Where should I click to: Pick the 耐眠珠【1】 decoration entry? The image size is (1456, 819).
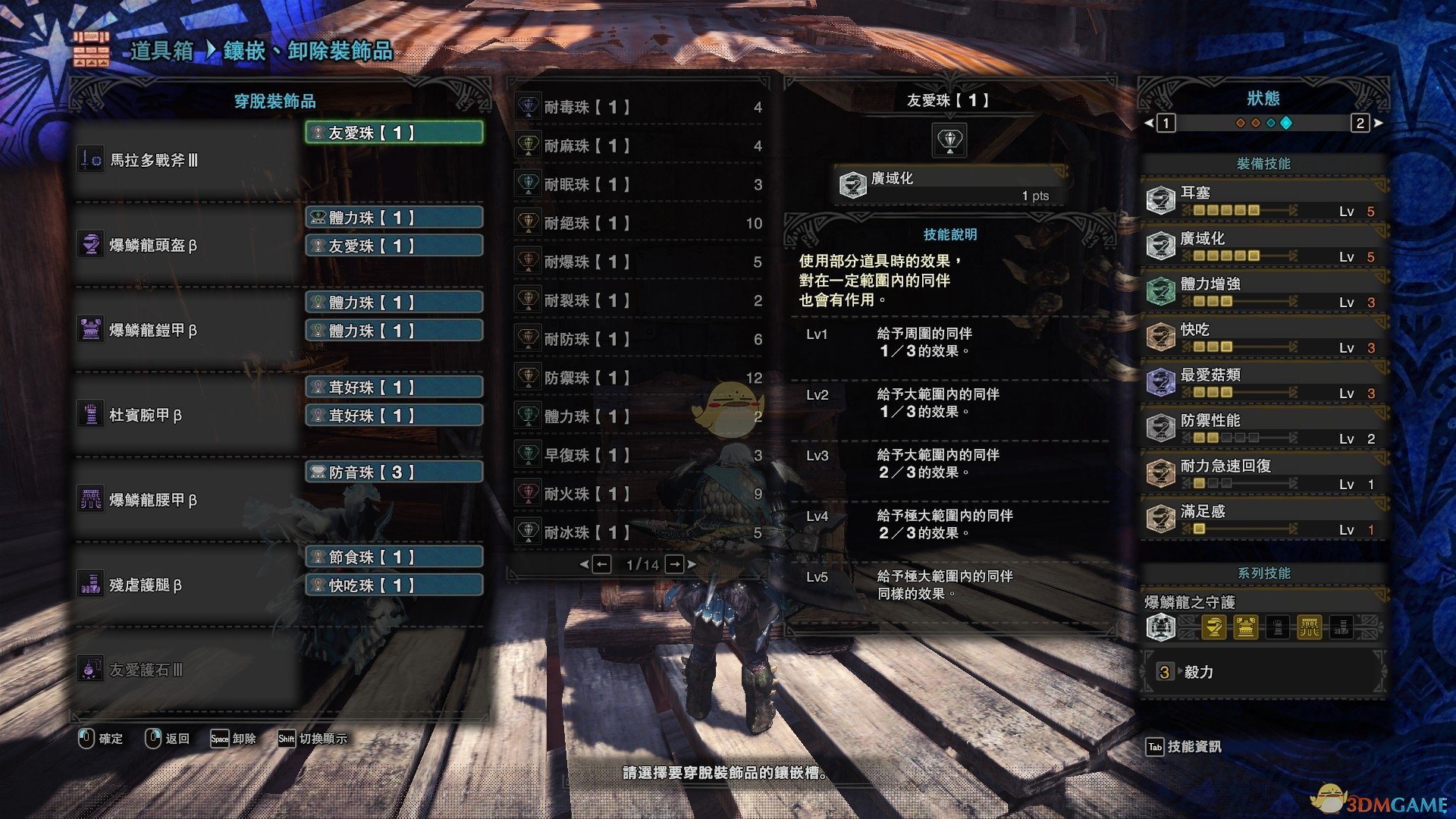tap(637, 184)
